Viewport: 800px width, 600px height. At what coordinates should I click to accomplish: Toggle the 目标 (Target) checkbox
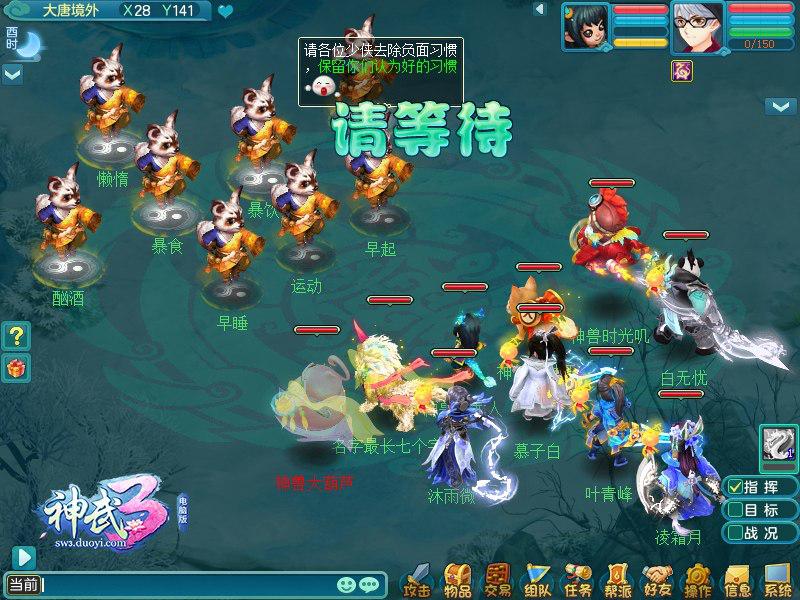point(734,510)
